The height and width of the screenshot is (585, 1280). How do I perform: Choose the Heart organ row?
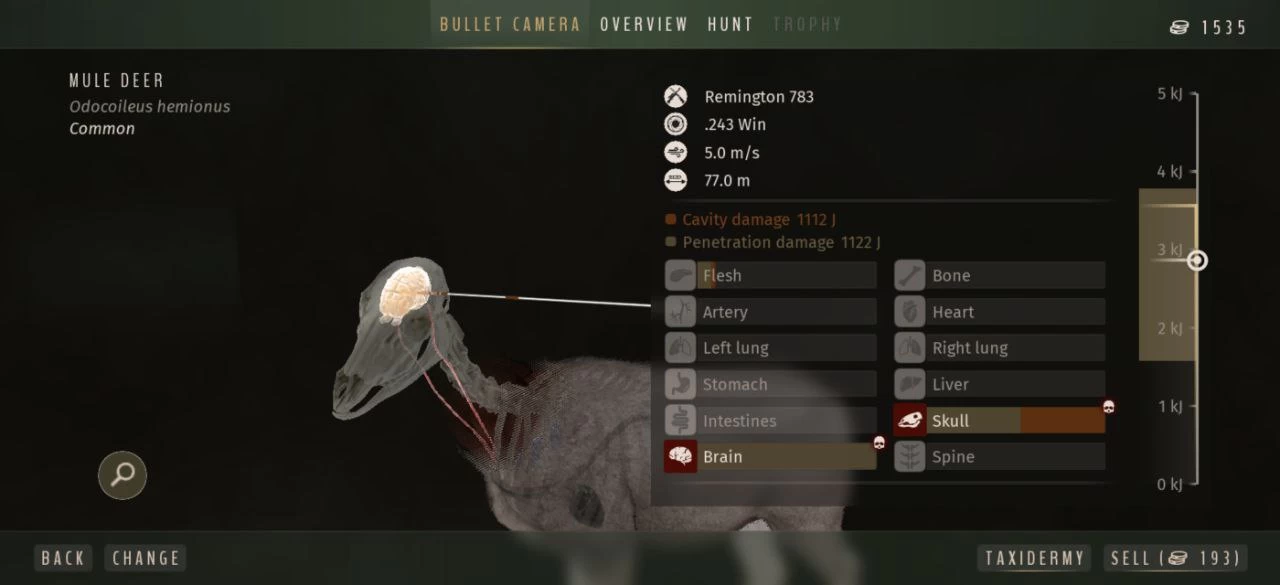pyautogui.click(x=1000, y=312)
